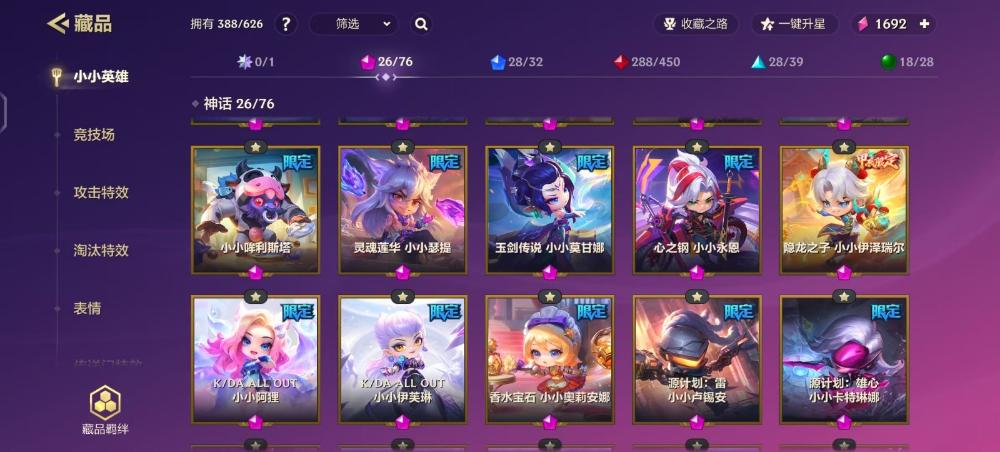
Task: Select the red gem 288/450 rarity tab
Action: pyautogui.click(x=647, y=62)
